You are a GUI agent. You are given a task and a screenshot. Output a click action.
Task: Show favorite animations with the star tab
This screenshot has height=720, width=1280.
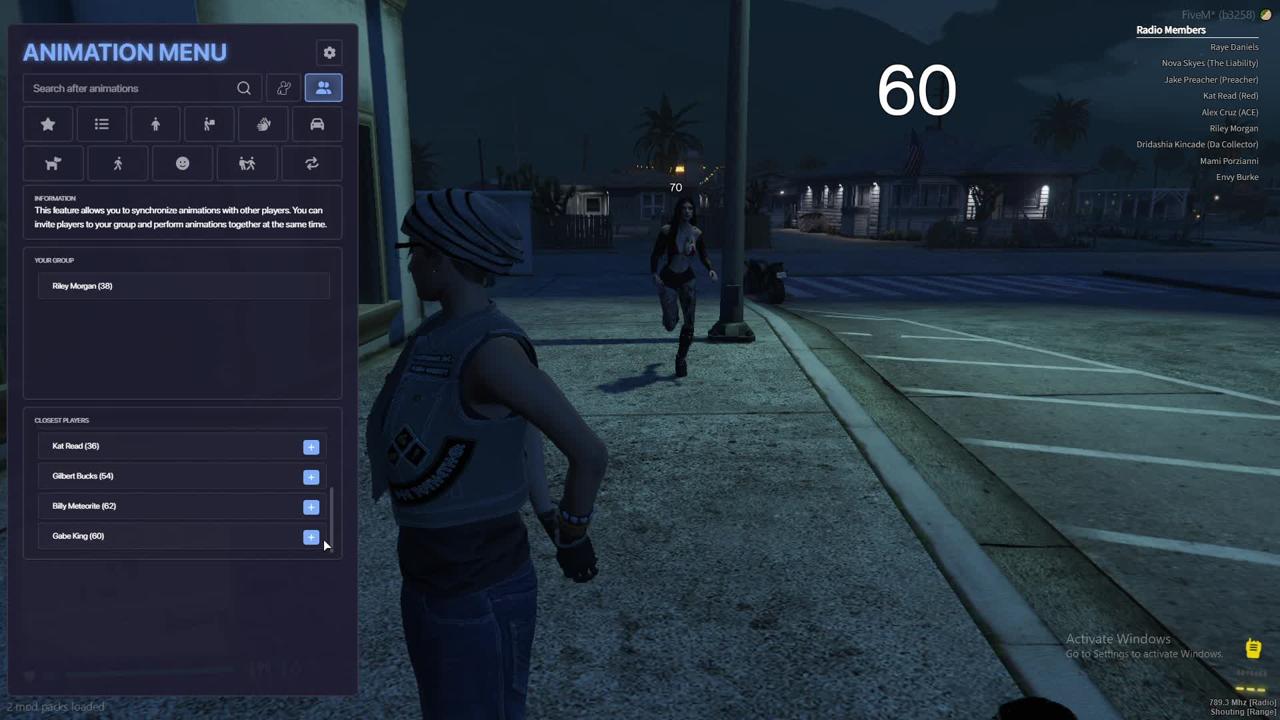pos(48,125)
